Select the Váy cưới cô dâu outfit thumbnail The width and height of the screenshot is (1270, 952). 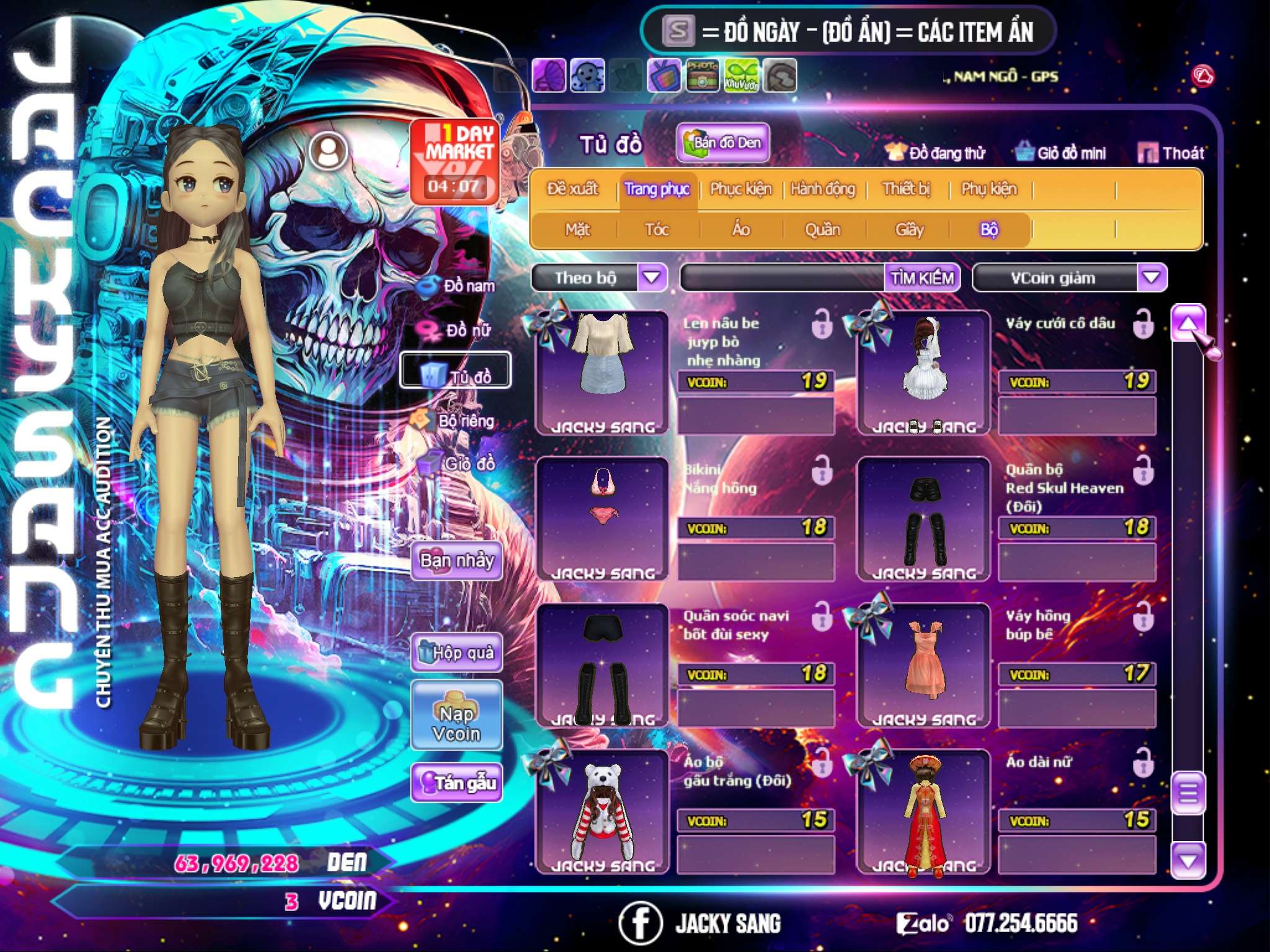(923, 372)
